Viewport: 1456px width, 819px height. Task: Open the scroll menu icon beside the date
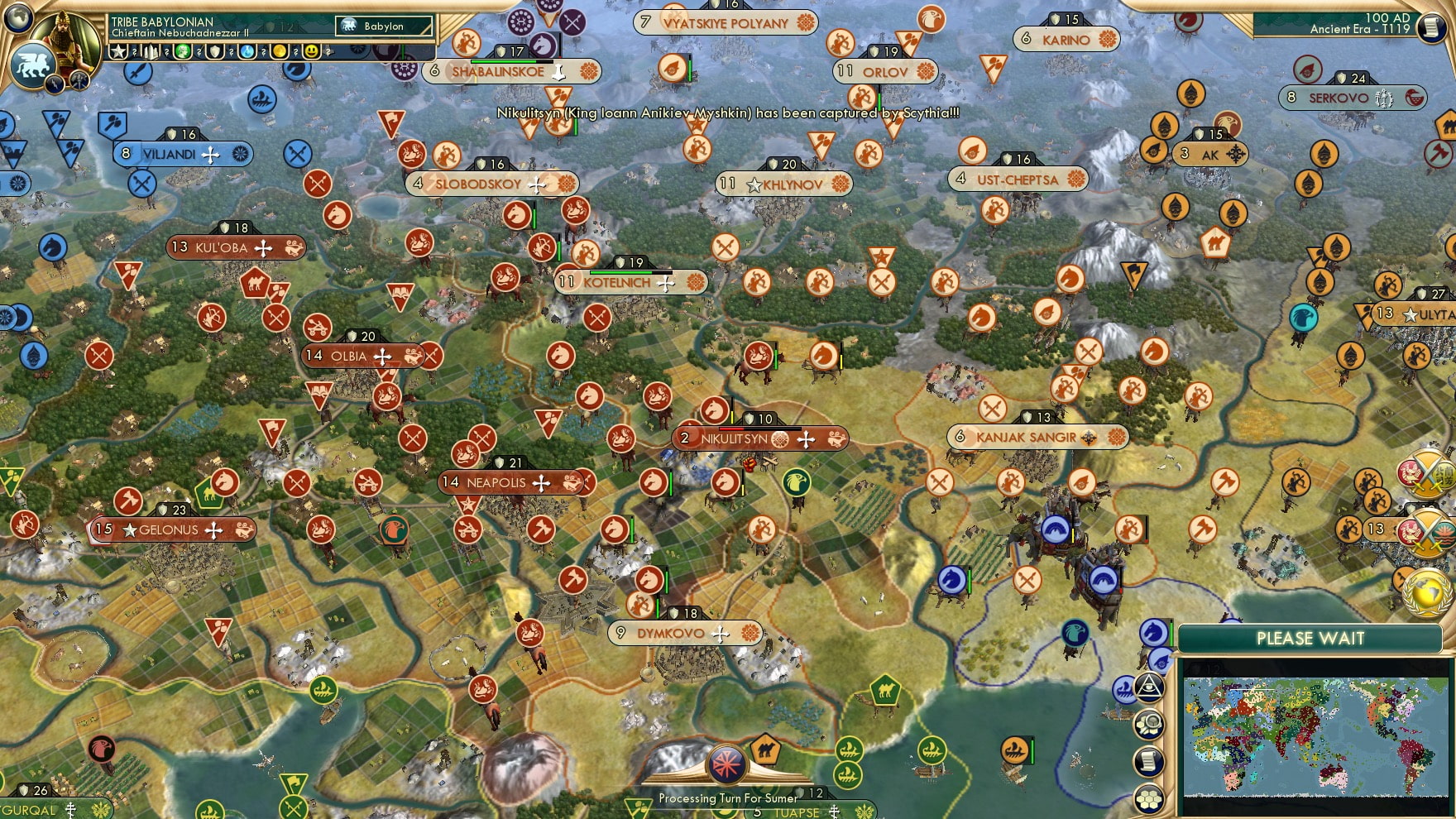[1432, 27]
